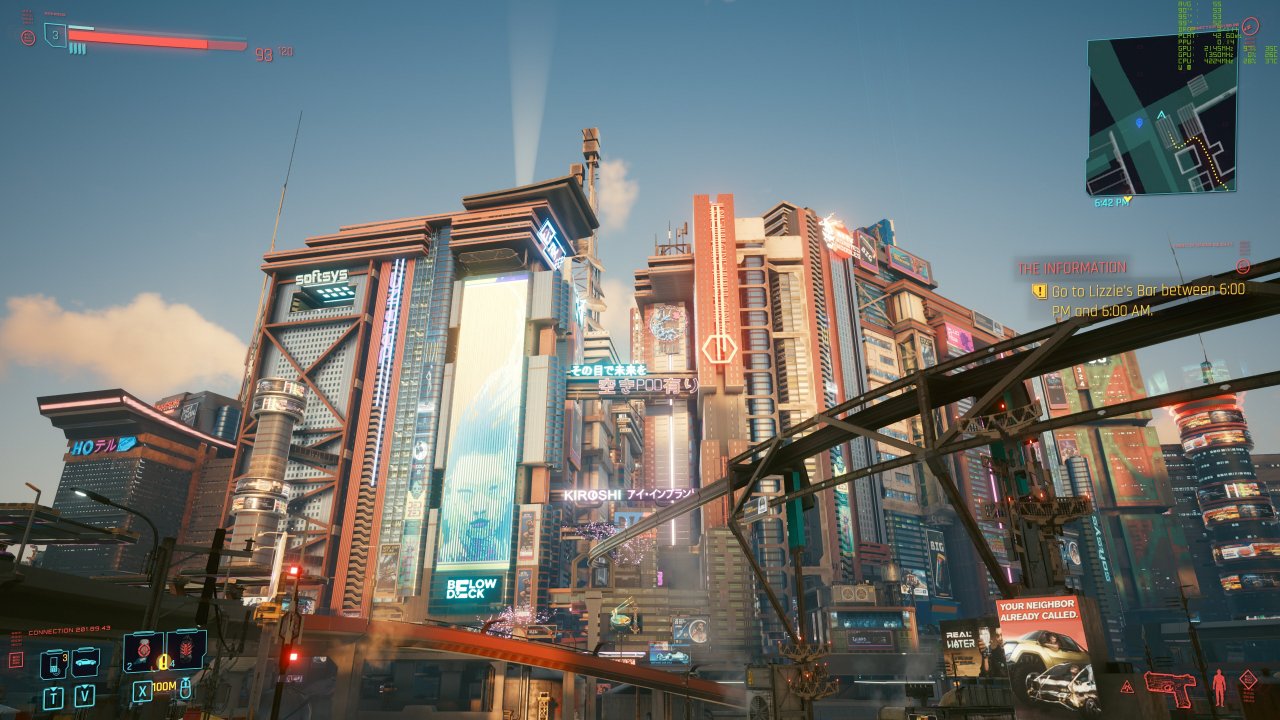Click the level 3 badge beside health bar
The width and height of the screenshot is (1280, 720).
(56, 35)
